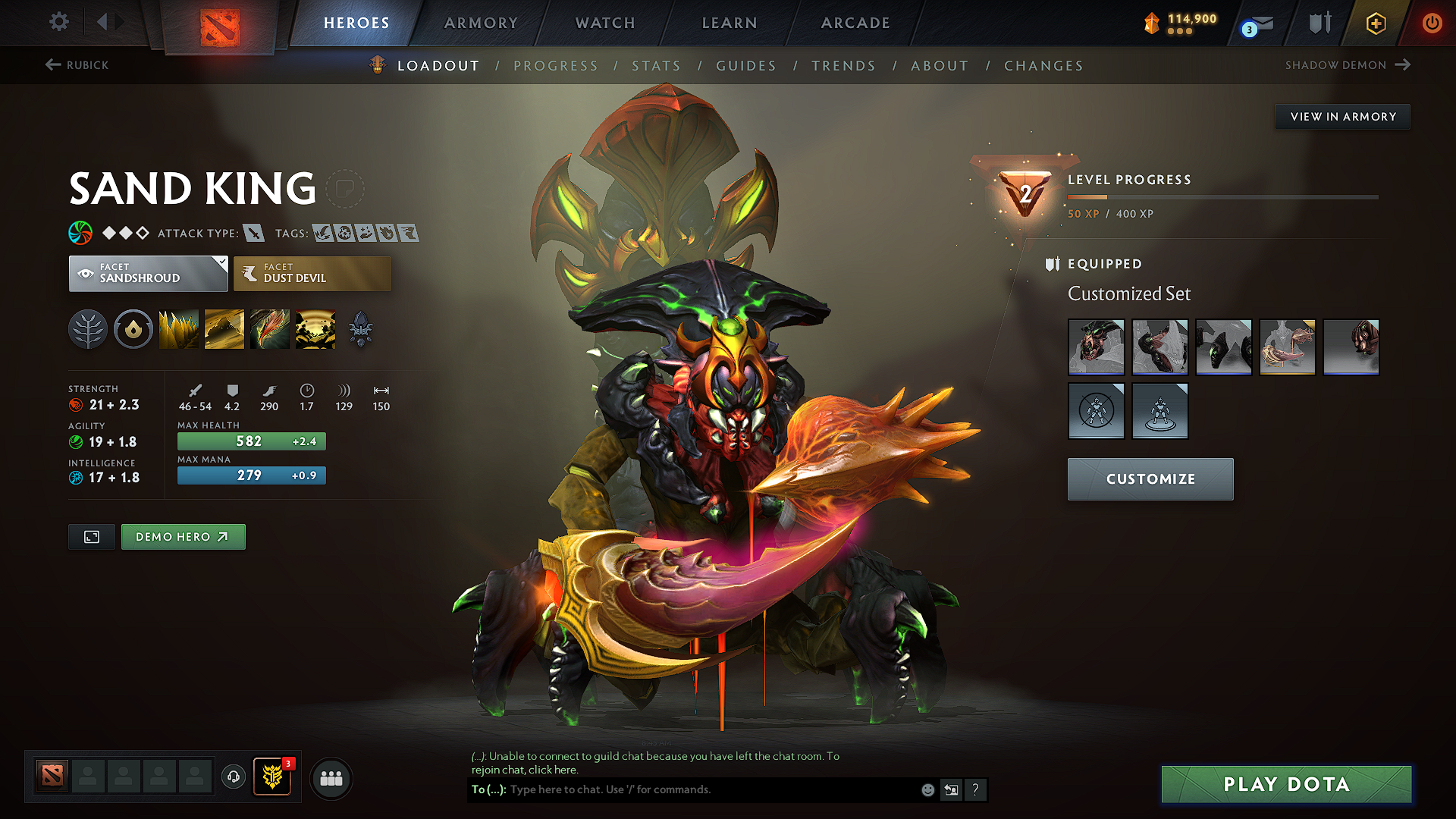This screenshot has width=1456, height=819.
Task: View the Epicenter ability icon
Action: coord(315,328)
